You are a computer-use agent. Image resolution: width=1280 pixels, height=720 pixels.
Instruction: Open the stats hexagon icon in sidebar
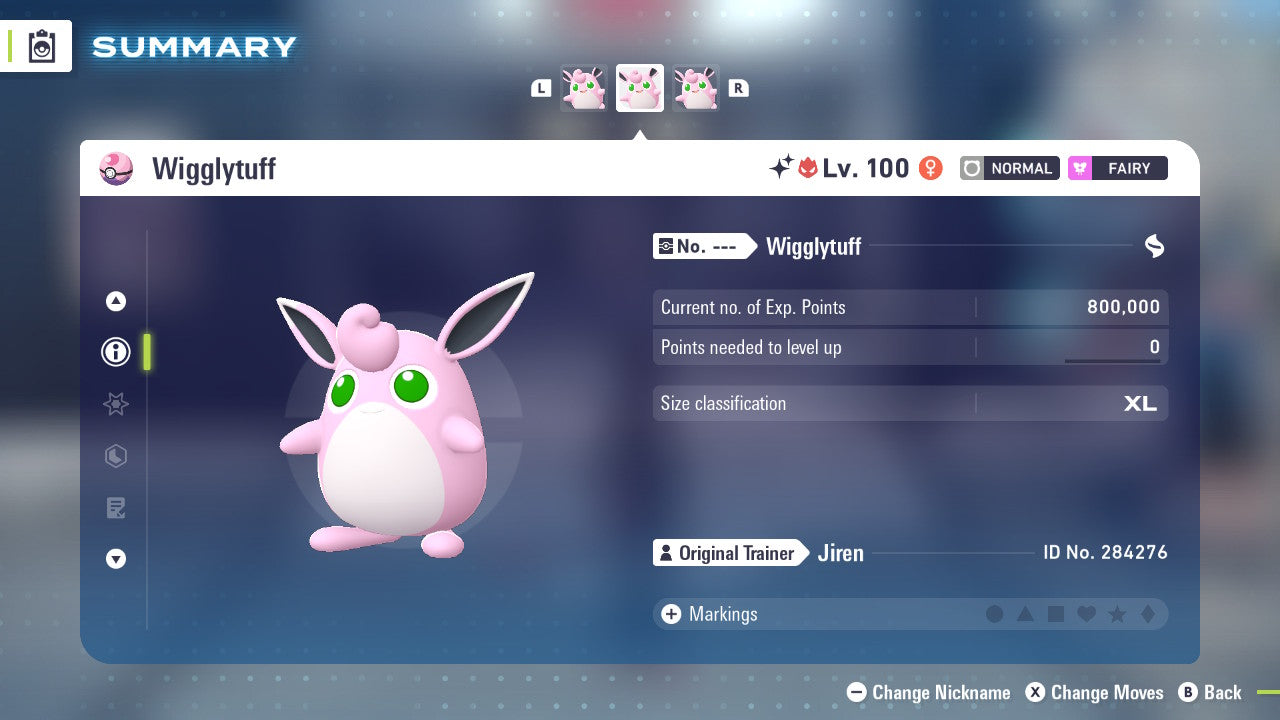point(116,456)
